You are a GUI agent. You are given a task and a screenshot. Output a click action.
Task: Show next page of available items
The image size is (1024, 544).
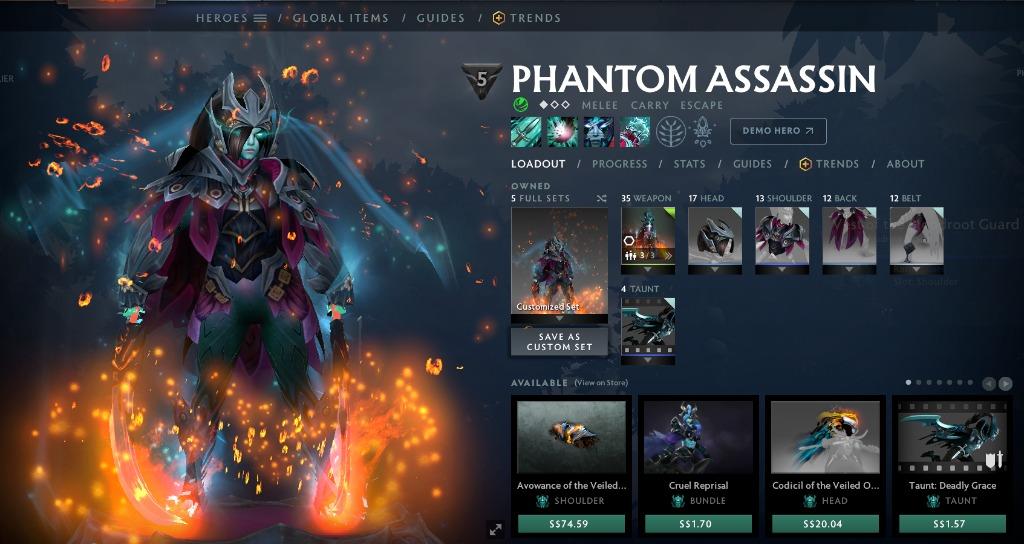(1005, 383)
